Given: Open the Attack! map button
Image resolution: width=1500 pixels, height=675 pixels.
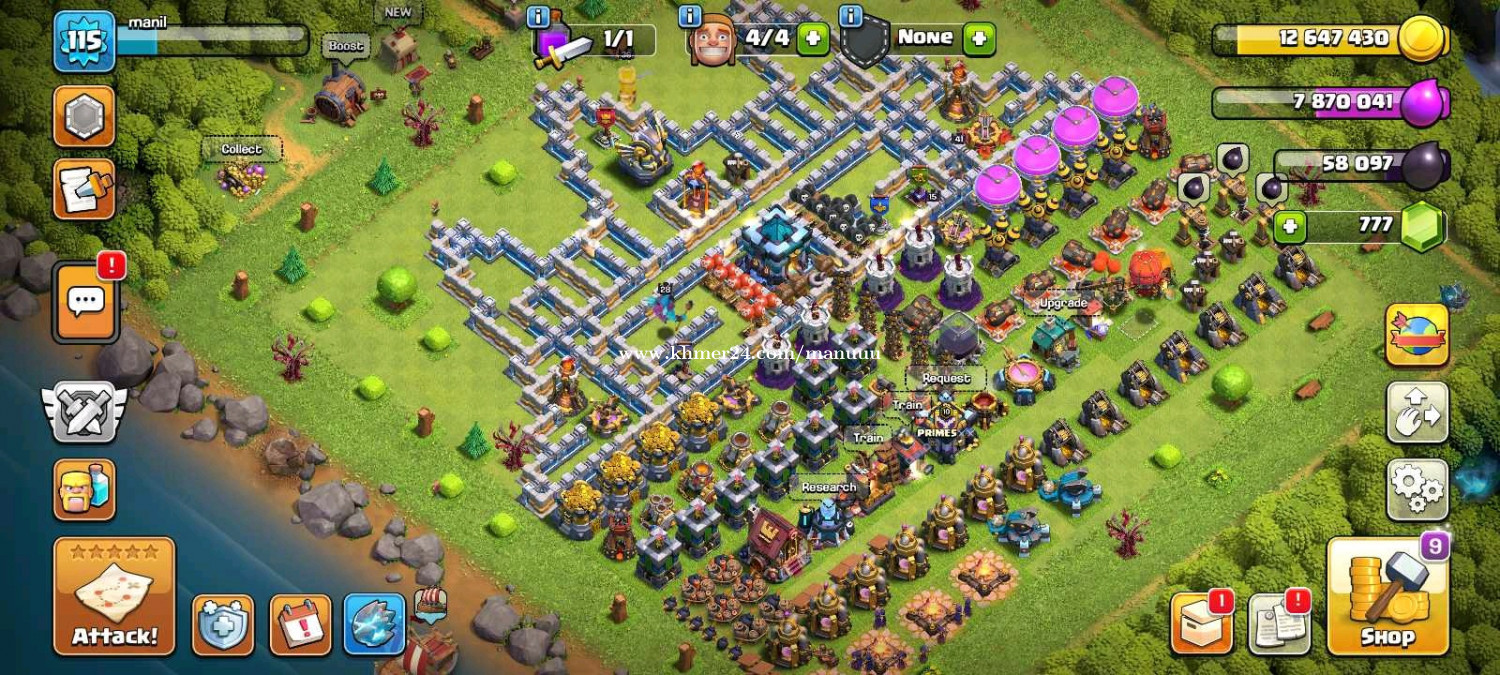Looking at the screenshot, I should (114, 597).
